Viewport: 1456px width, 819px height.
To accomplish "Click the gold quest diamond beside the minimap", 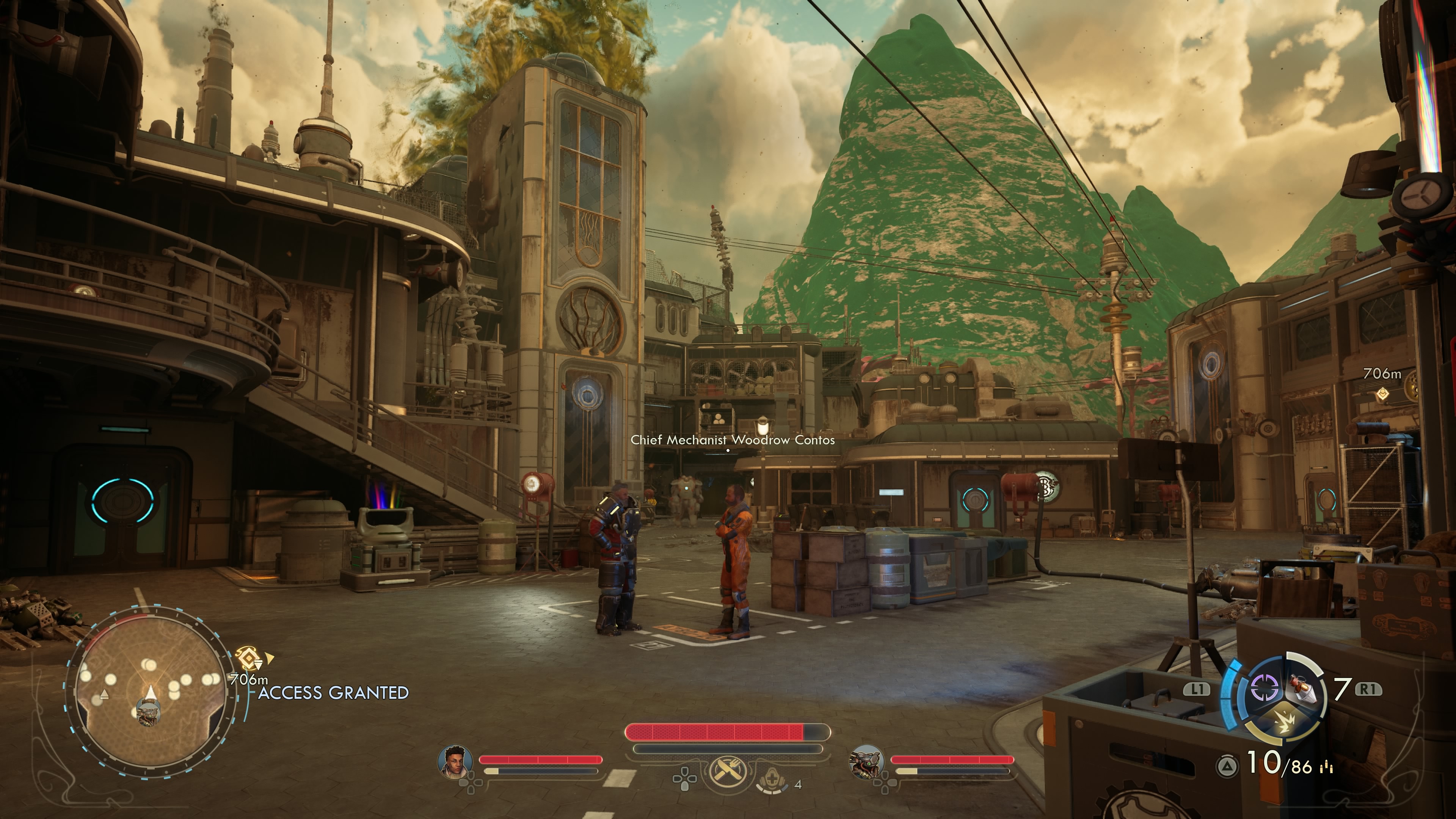I will 249,659.
